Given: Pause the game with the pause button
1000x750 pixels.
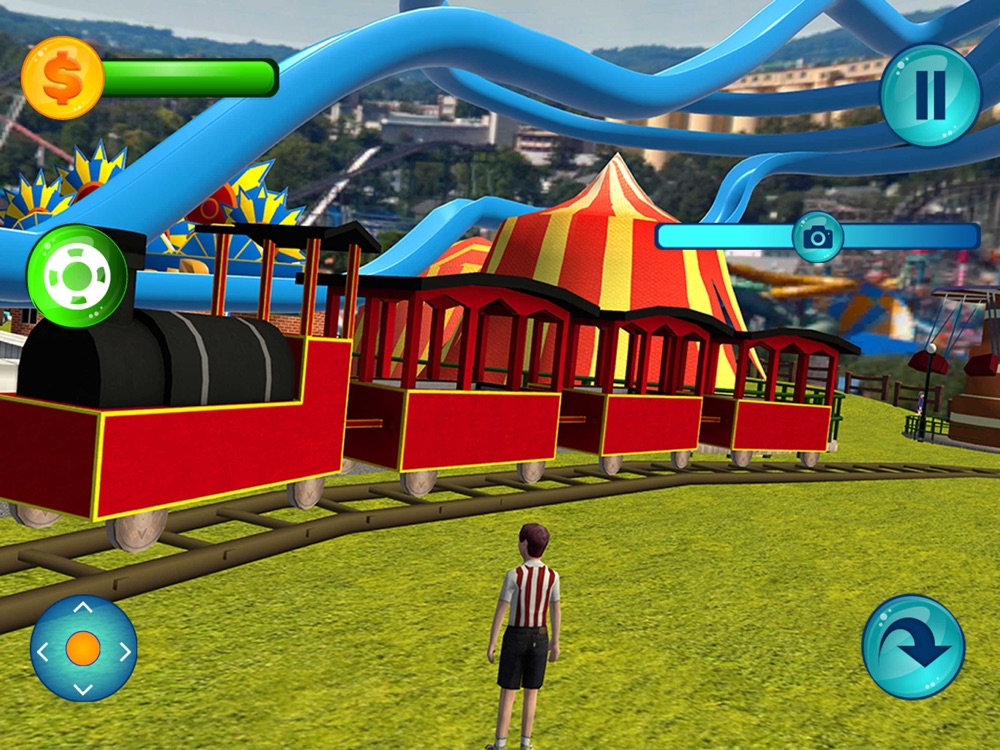Looking at the screenshot, I should click(x=929, y=95).
